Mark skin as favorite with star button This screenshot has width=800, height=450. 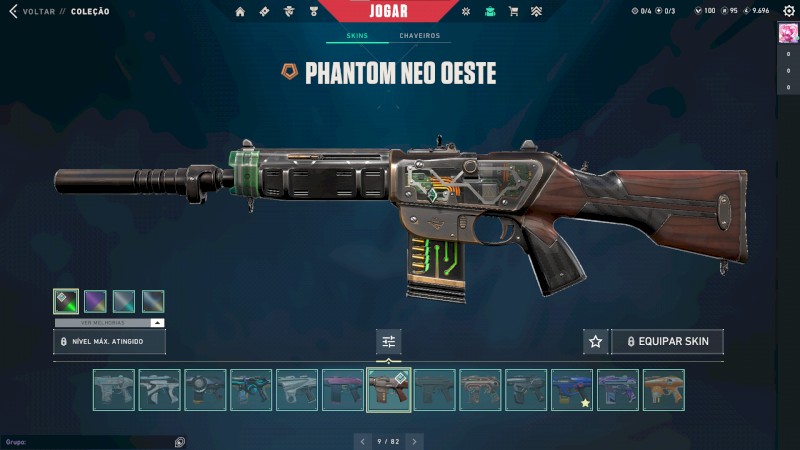[596, 341]
